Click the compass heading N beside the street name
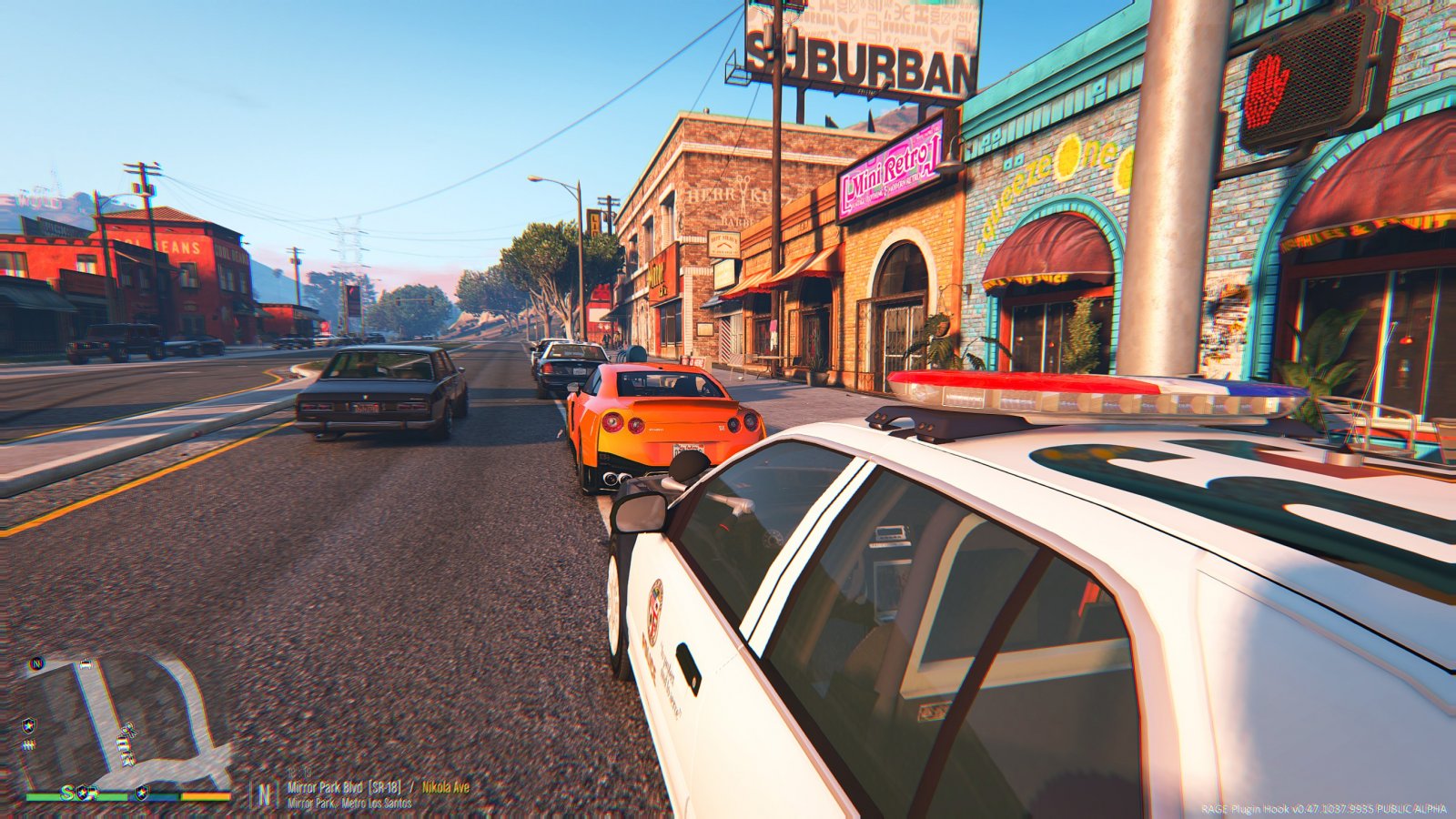The image size is (1456, 819). [264, 794]
